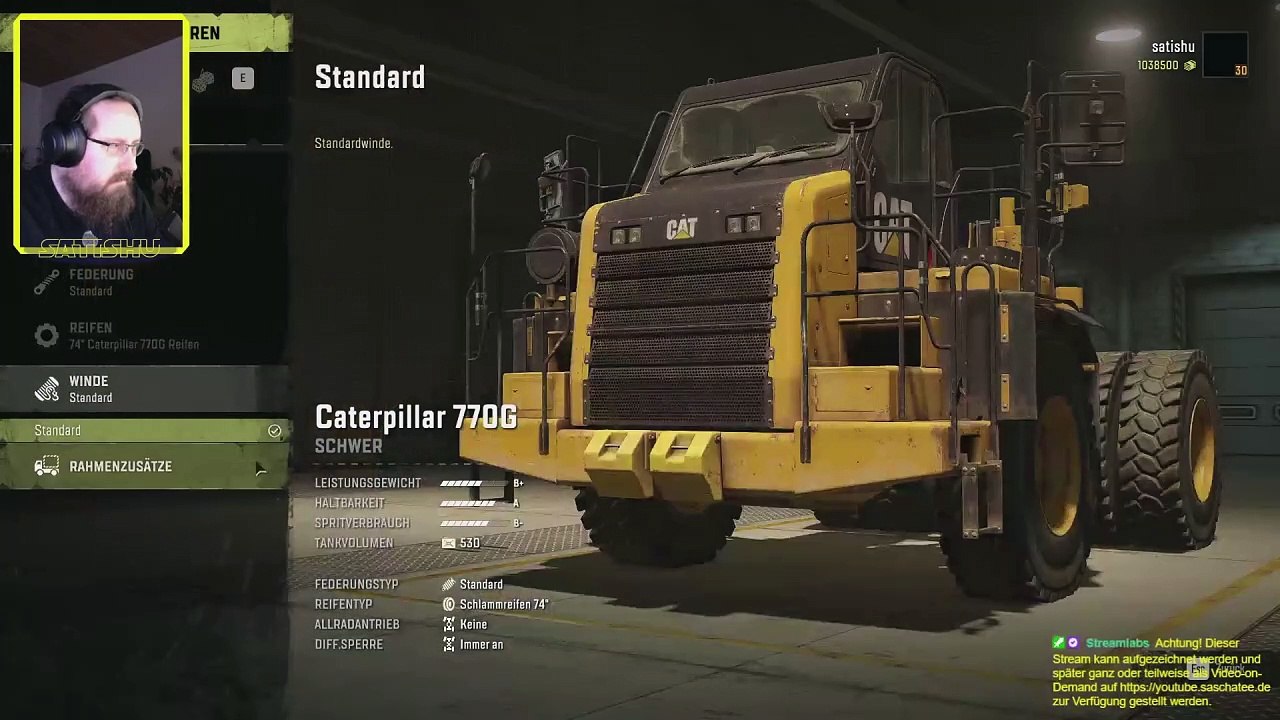Open the Rahmenzusätze frame add-ons category
Viewport: 1280px width, 720px height.
point(145,467)
